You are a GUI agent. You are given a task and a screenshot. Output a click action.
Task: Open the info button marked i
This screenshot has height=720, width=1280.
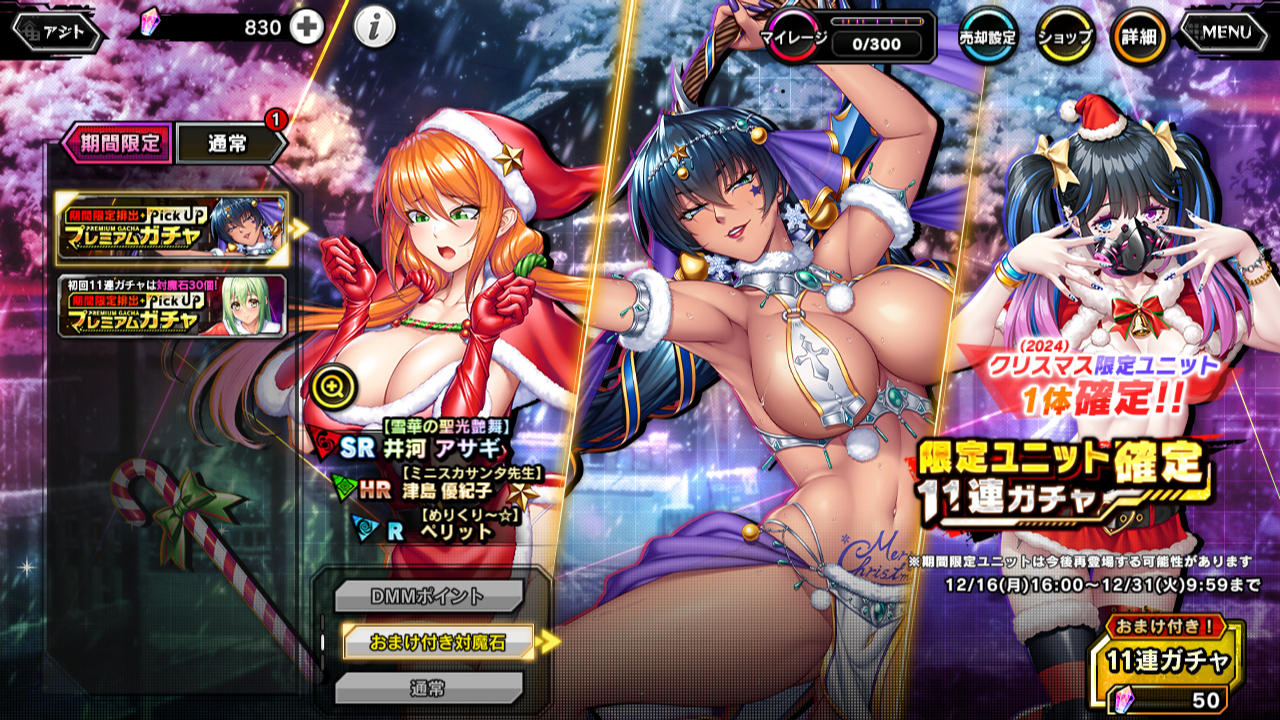coord(374,28)
